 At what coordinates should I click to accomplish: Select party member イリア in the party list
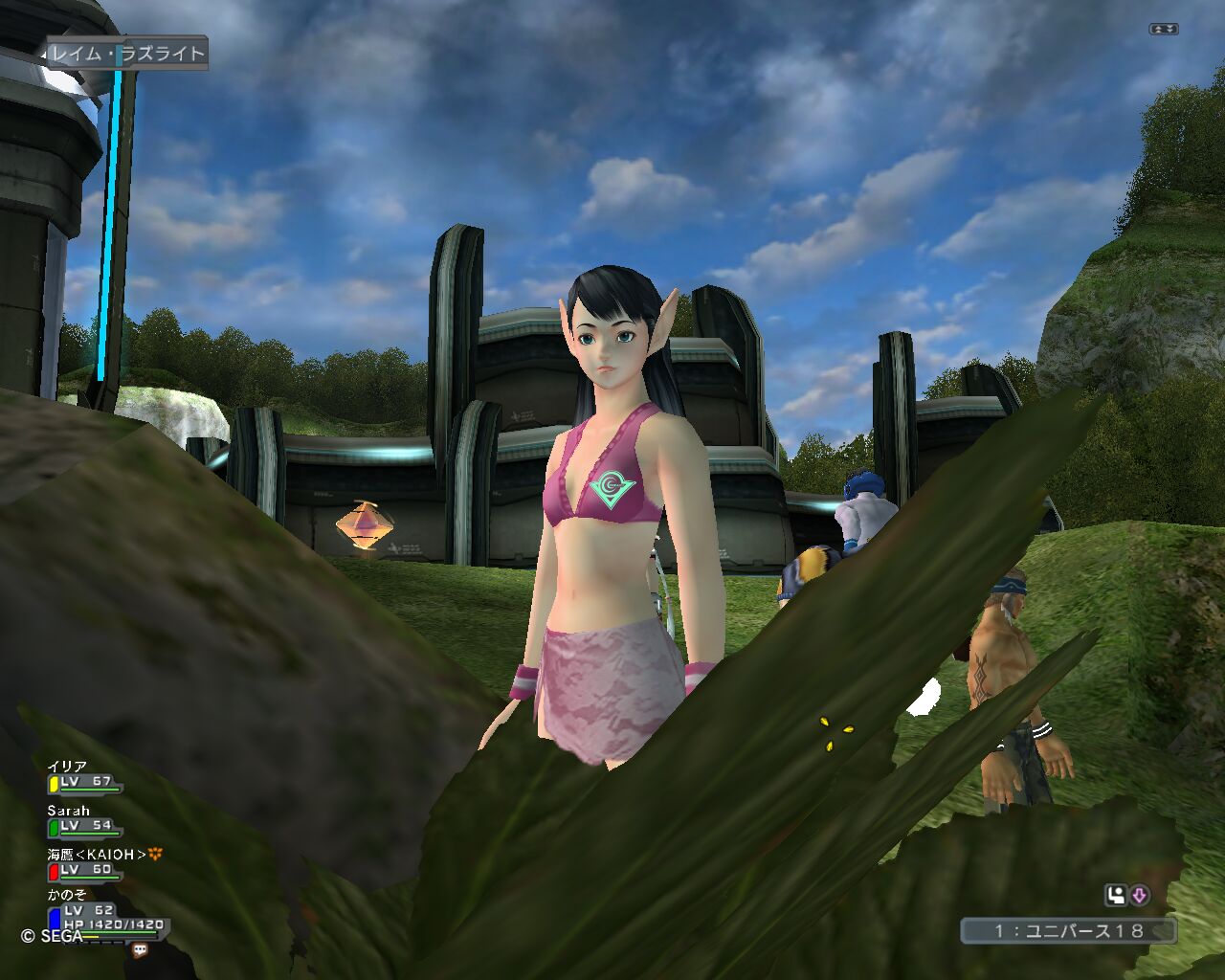click(68, 767)
